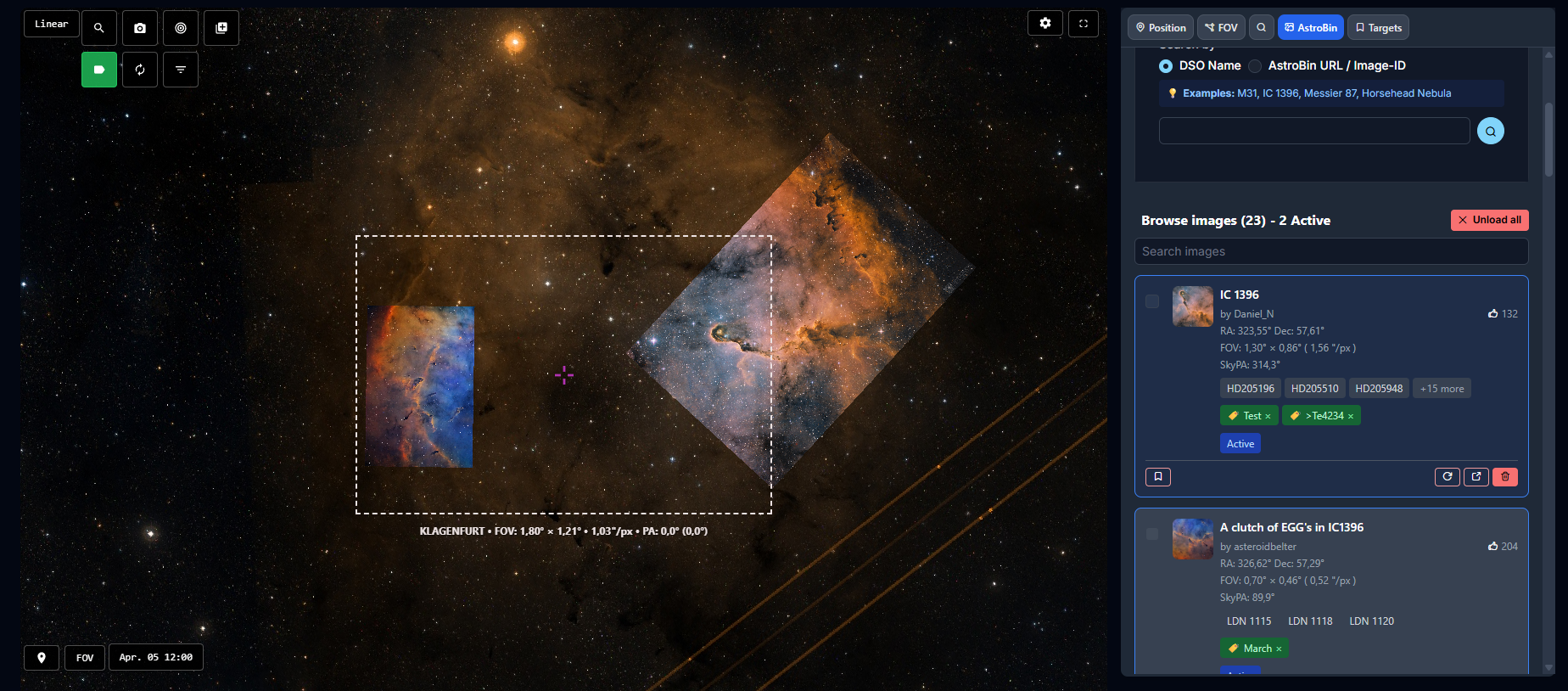
Task: Click the target/crosshair toolbar icon
Action: tap(180, 27)
